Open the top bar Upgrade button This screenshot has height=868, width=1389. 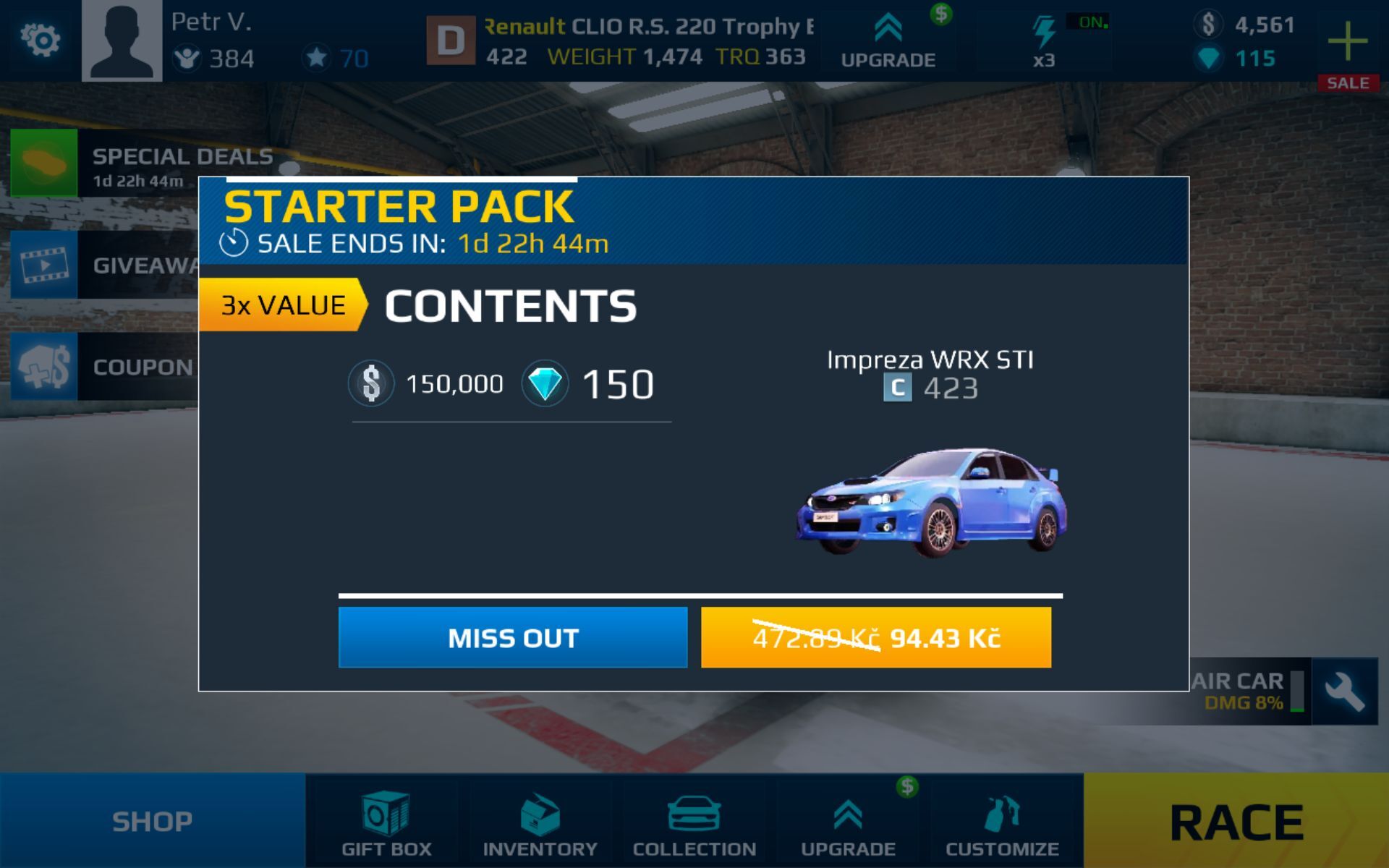click(888, 41)
